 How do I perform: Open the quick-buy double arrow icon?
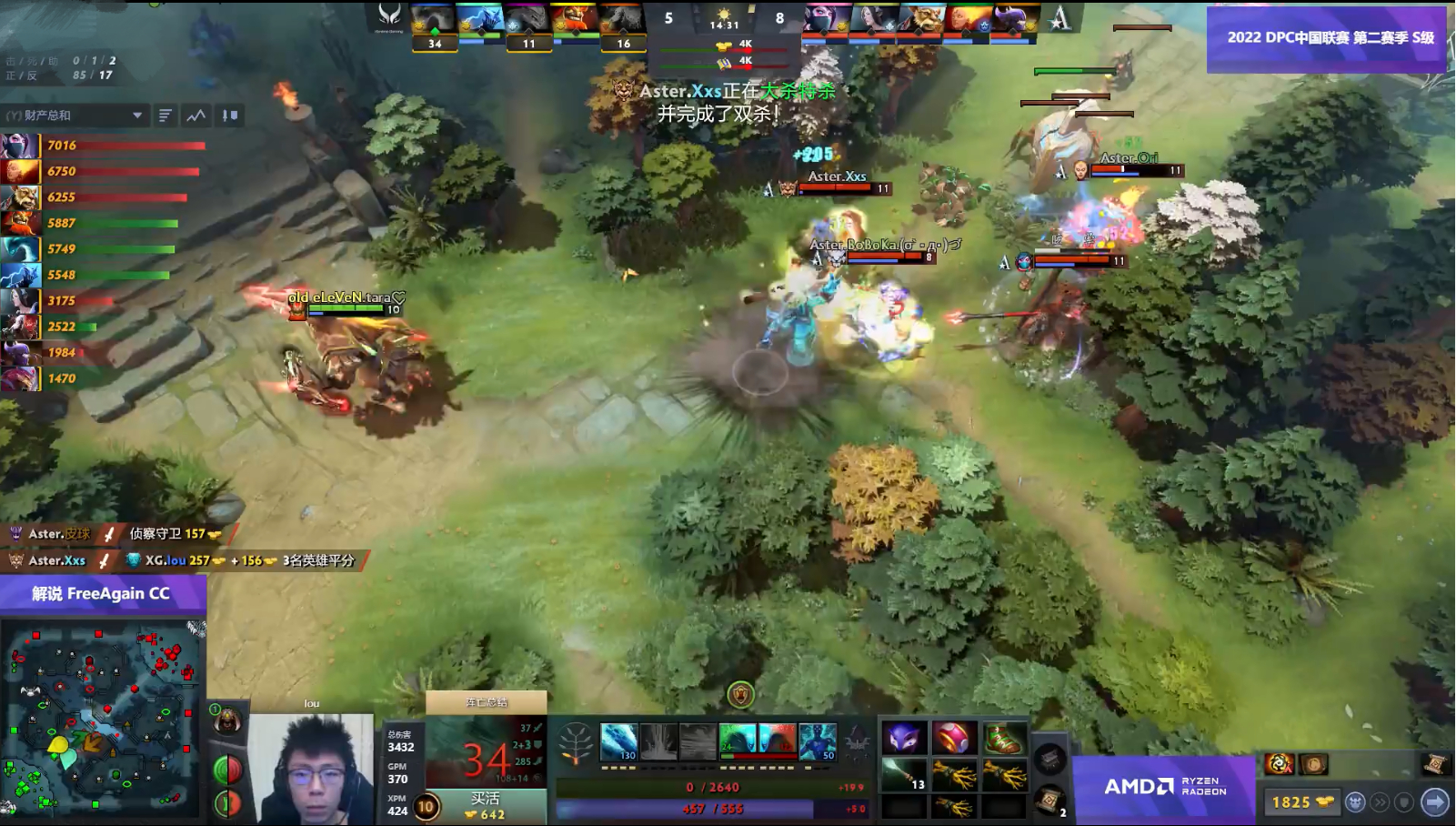coord(1380,802)
